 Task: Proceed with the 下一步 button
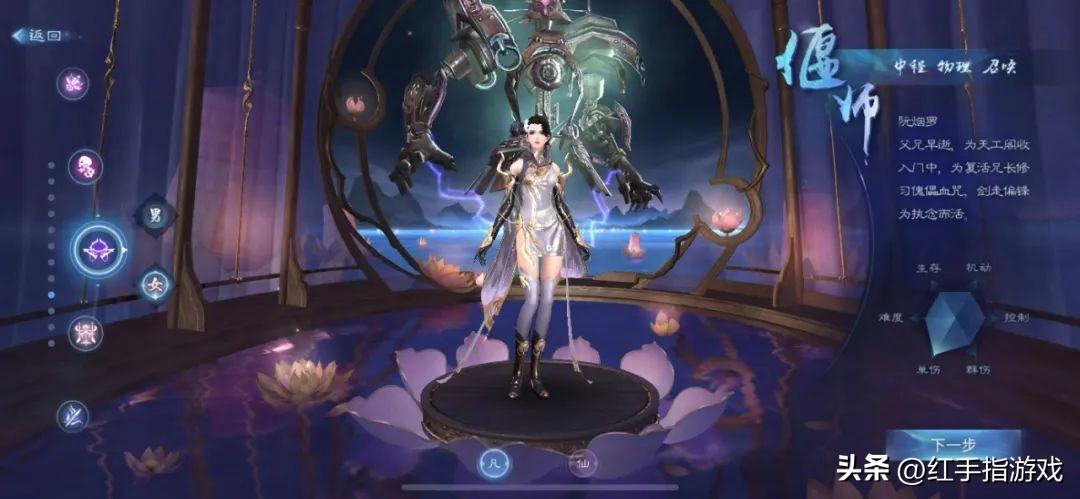(x=952, y=444)
